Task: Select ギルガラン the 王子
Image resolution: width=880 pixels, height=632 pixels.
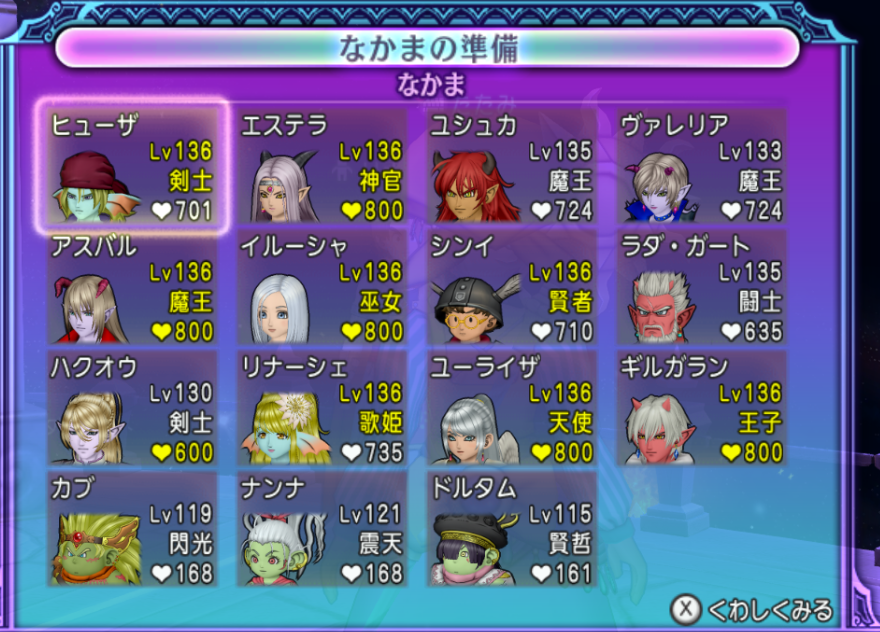Action: point(701,408)
